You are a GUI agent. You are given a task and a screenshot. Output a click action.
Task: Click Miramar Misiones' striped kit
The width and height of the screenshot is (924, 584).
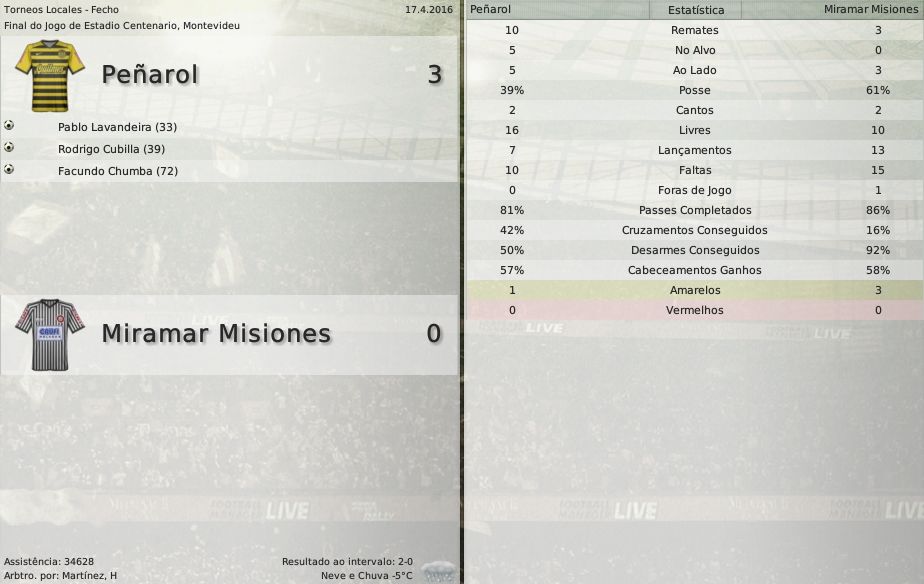pyautogui.click(x=50, y=334)
